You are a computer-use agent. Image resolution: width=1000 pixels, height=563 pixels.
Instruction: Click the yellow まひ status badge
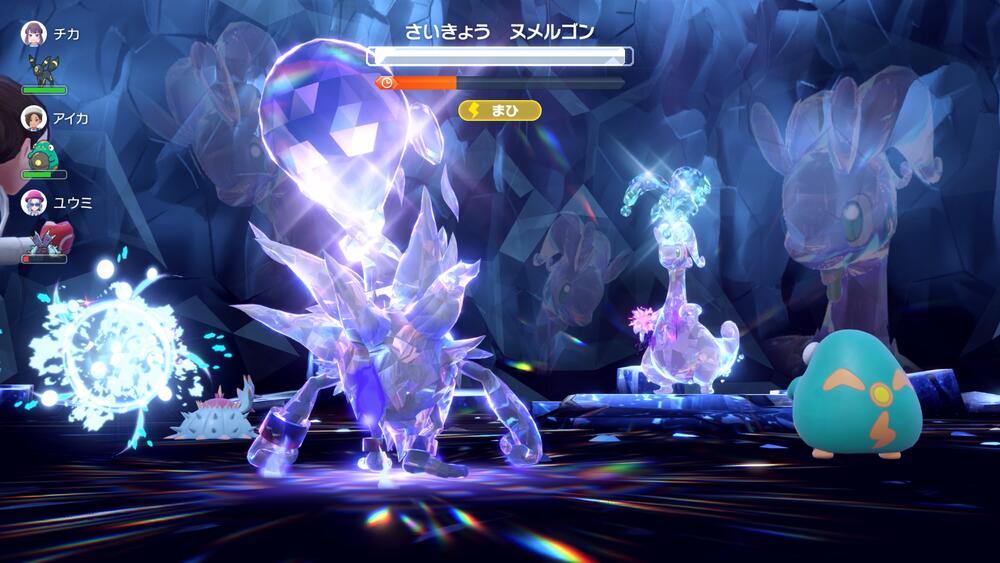coord(500,110)
